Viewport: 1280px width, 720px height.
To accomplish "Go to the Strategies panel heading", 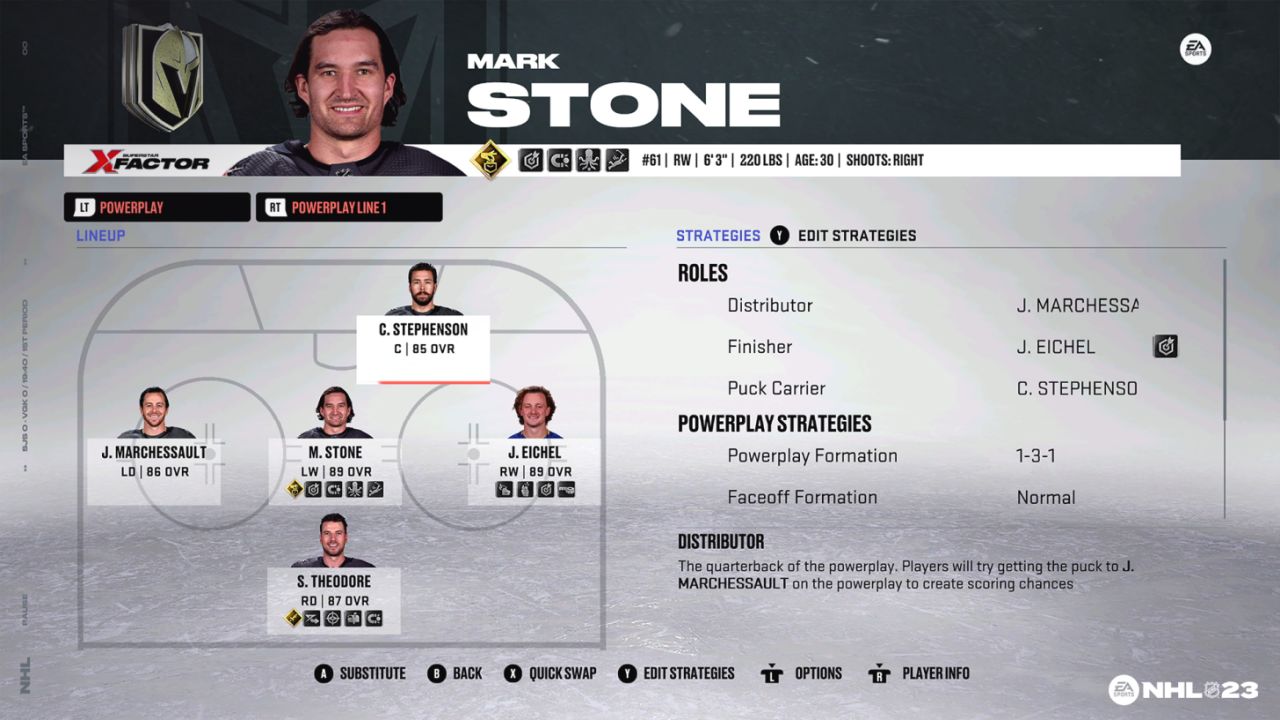I will point(718,236).
